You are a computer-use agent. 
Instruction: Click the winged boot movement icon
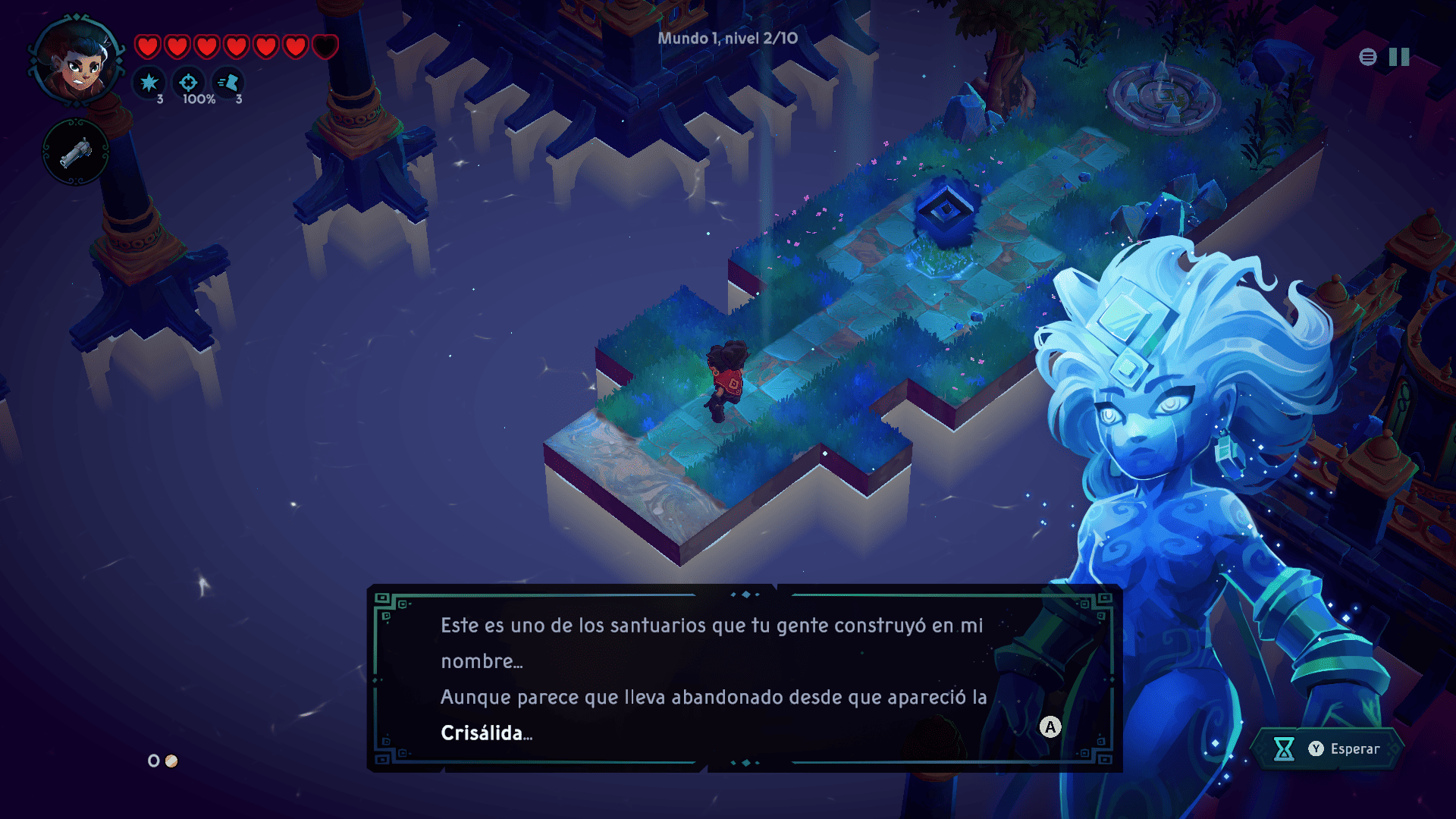pos(227,82)
